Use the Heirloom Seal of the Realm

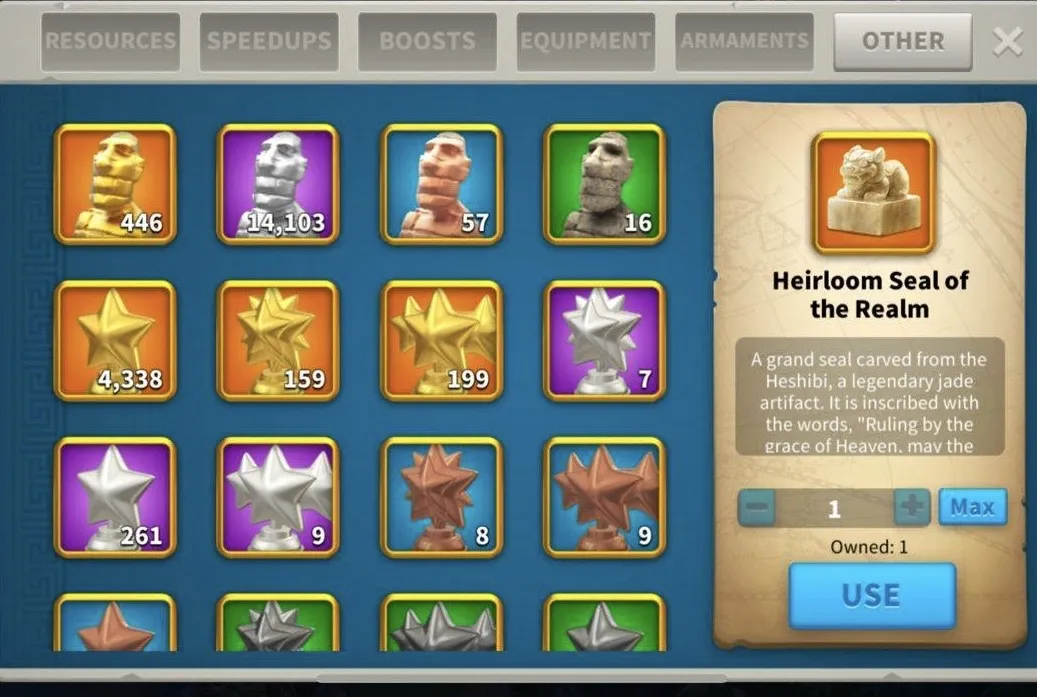pyautogui.click(x=871, y=595)
